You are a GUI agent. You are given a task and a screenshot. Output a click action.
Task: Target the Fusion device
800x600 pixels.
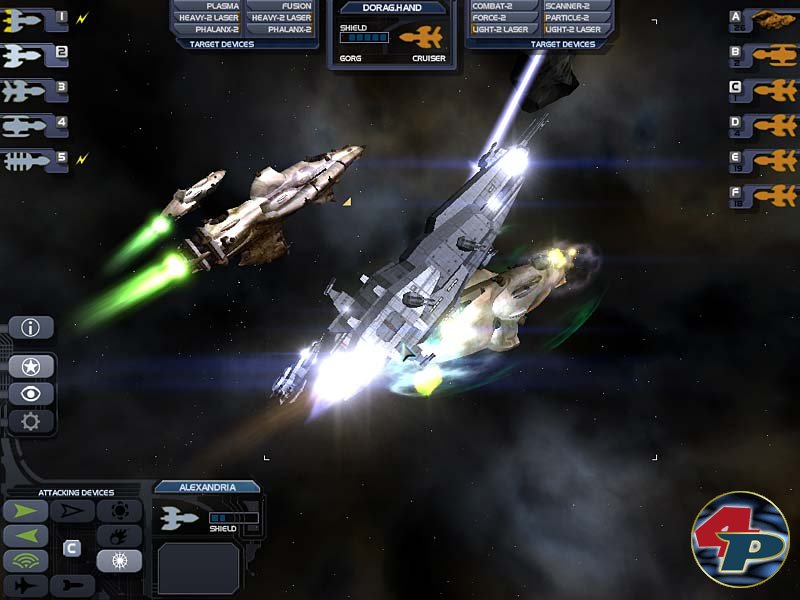(x=282, y=6)
